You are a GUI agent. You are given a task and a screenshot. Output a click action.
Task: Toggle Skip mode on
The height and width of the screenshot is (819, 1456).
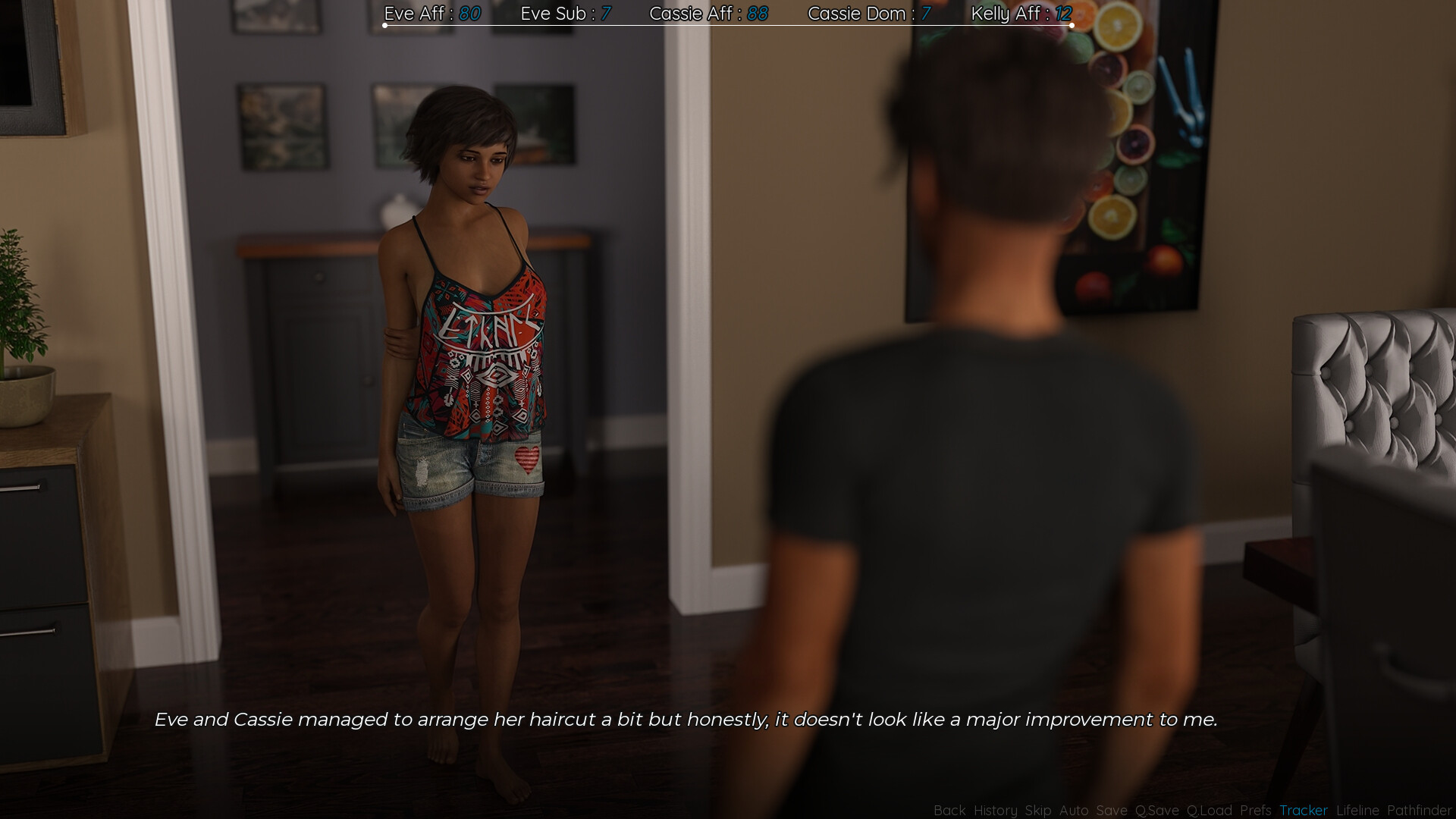(x=1040, y=811)
